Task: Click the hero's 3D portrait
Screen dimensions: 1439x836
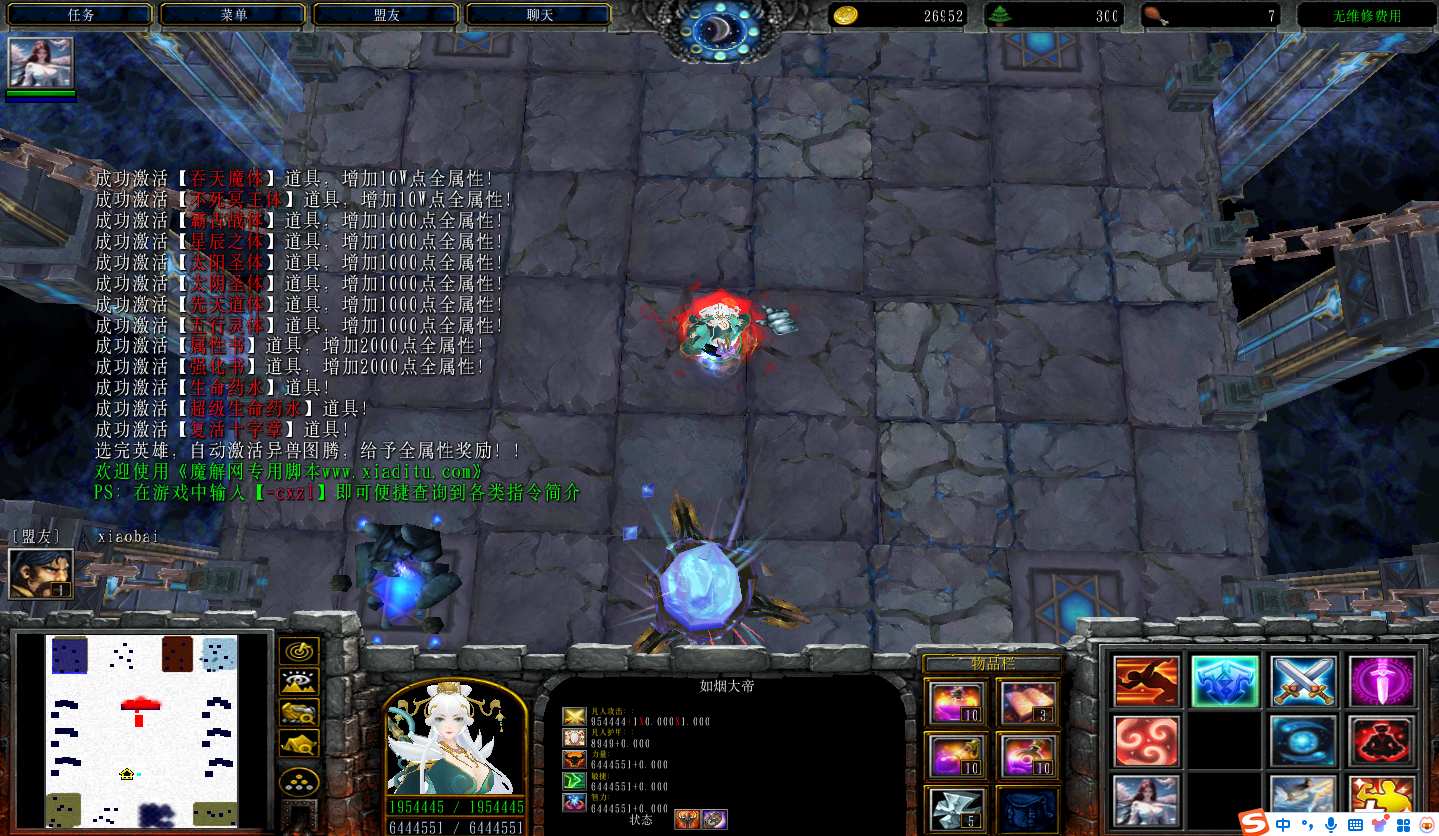Action: tap(456, 740)
